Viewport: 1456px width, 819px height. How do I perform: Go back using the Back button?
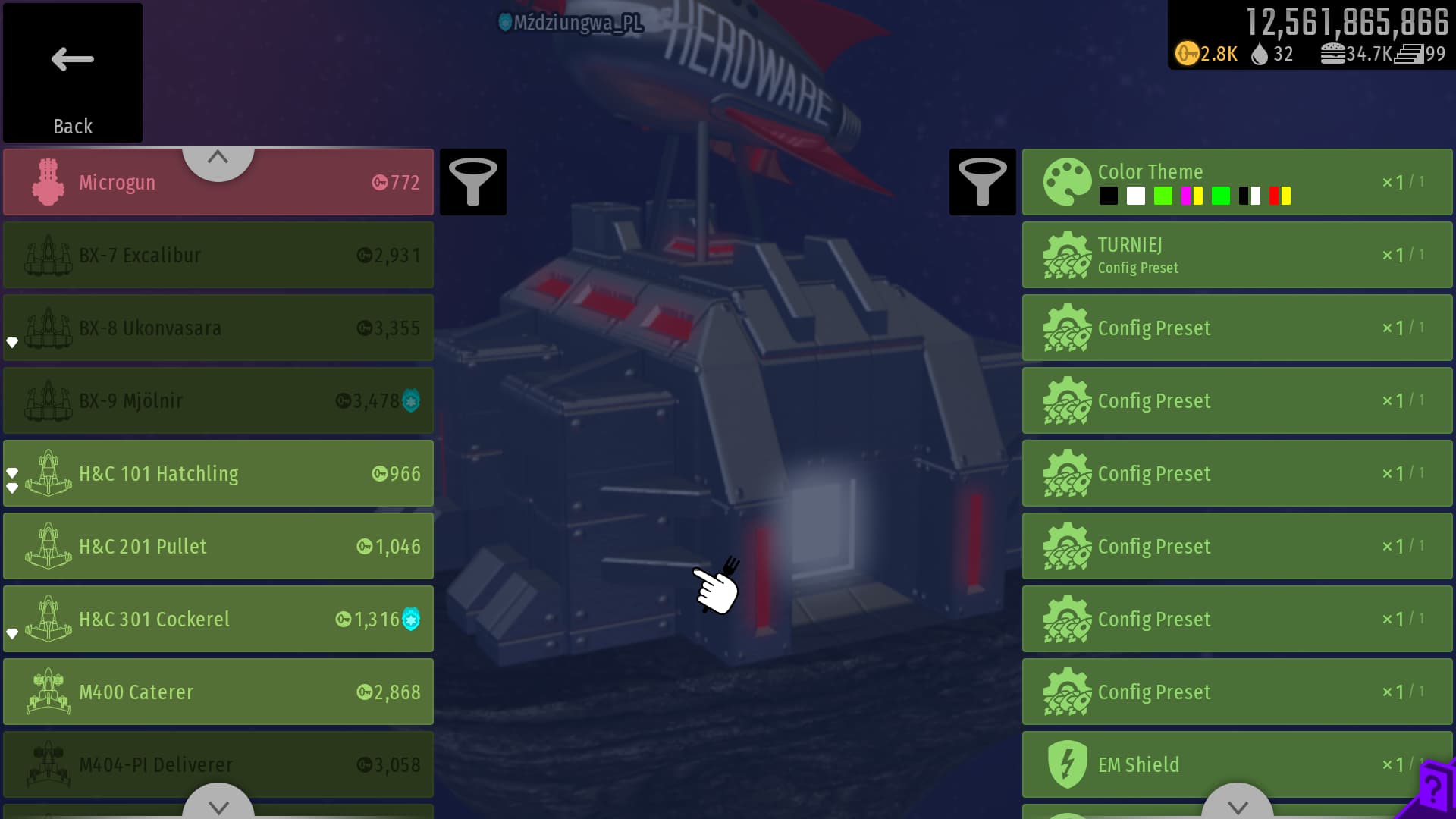click(73, 73)
